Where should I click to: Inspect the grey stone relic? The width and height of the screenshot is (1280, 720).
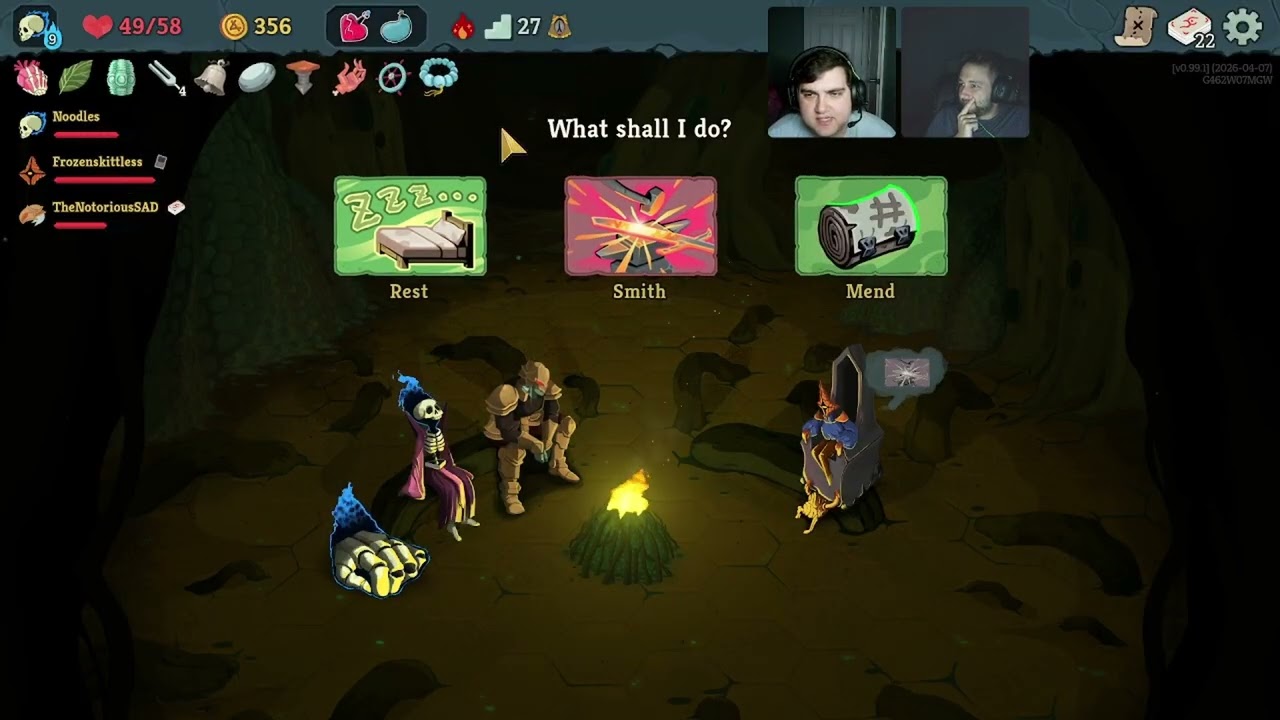[x=257, y=77]
